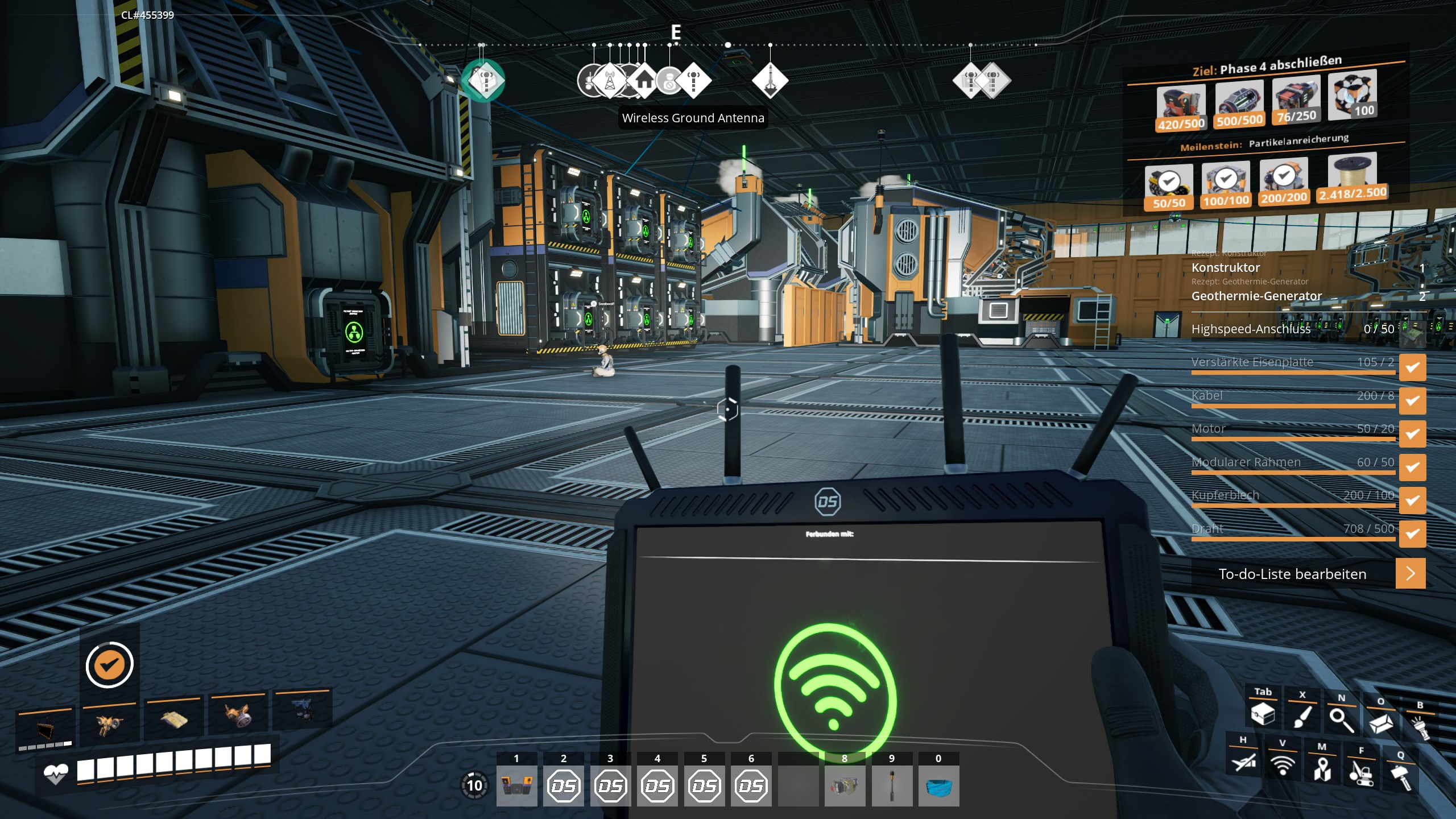Toggle the Modularer Rahmen checkbox
The image size is (1456, 819).
point(1412,467)
